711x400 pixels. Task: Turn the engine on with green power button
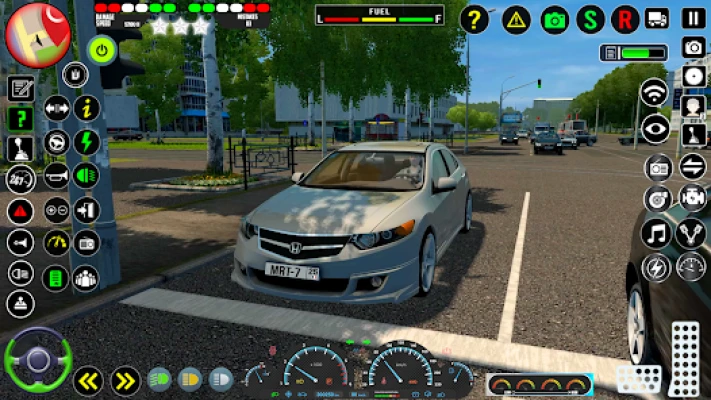[x=102, y=48]
